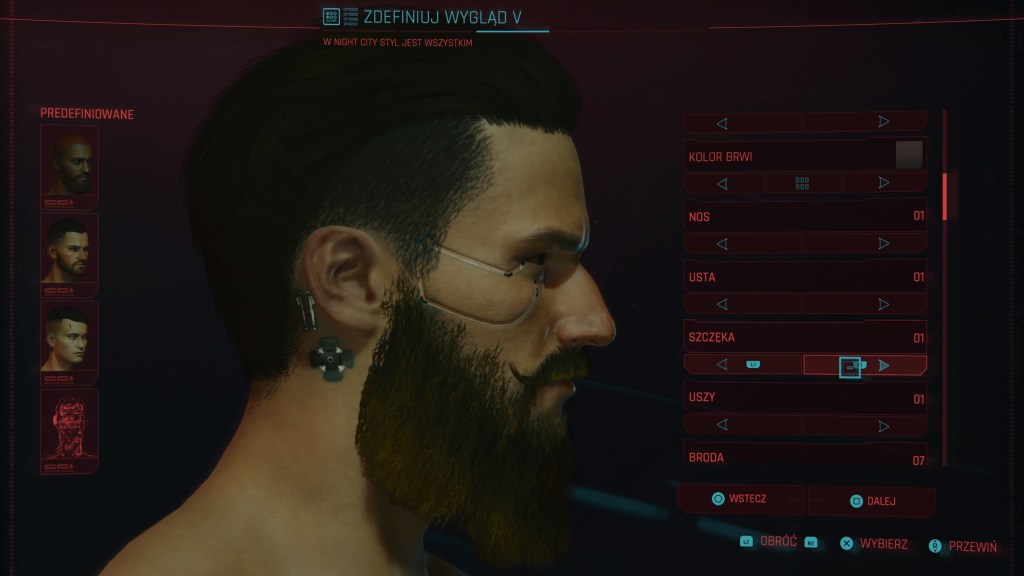1024x576 pixels.
Task: Click left arrow for Szczęka
Action: (722, 365)
